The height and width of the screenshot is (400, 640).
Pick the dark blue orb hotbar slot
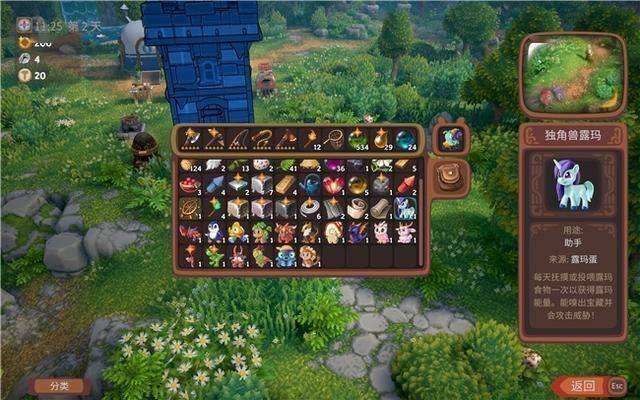(x=405, y=139)
